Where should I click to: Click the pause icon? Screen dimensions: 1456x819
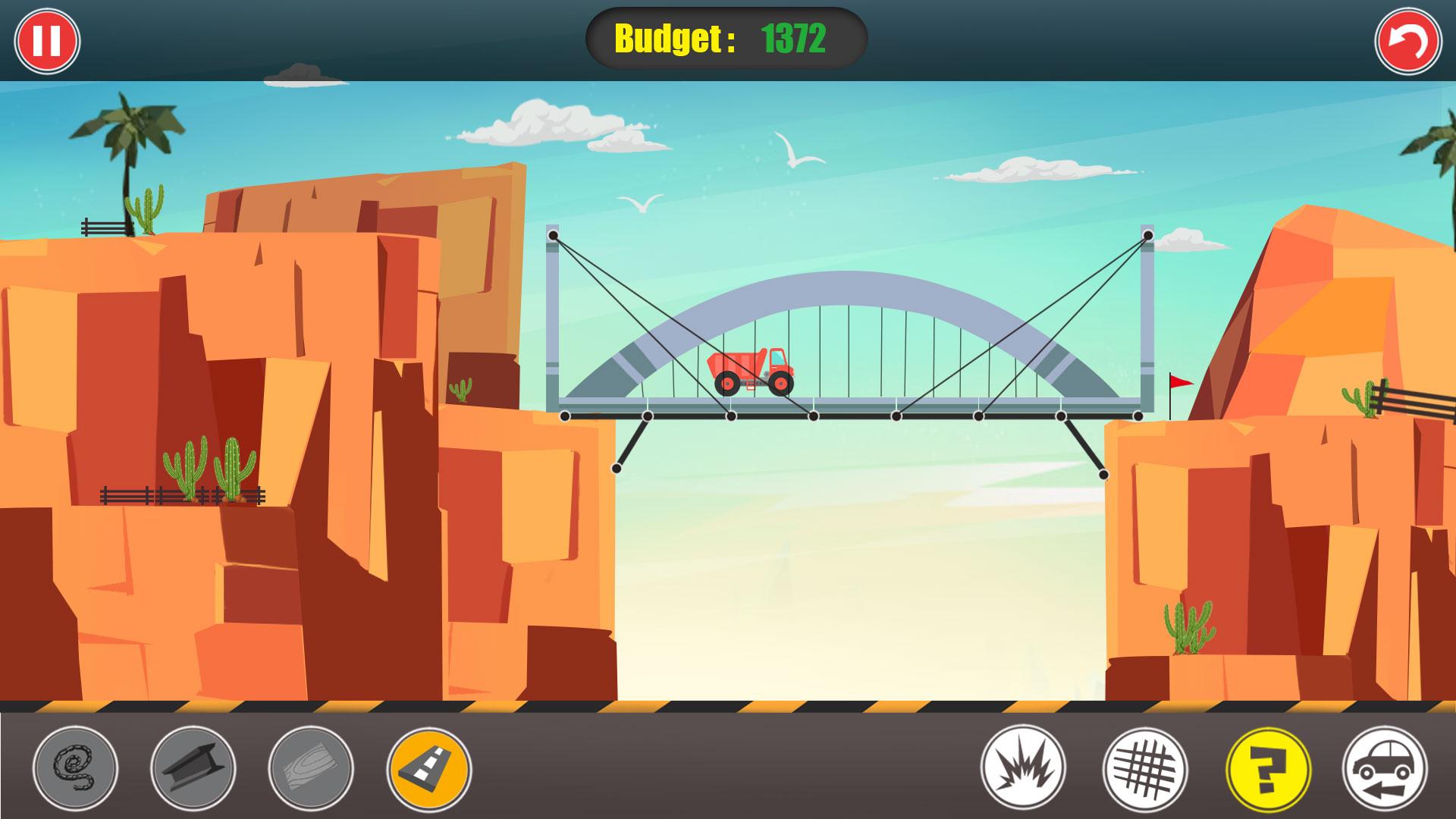click(47, 39)
